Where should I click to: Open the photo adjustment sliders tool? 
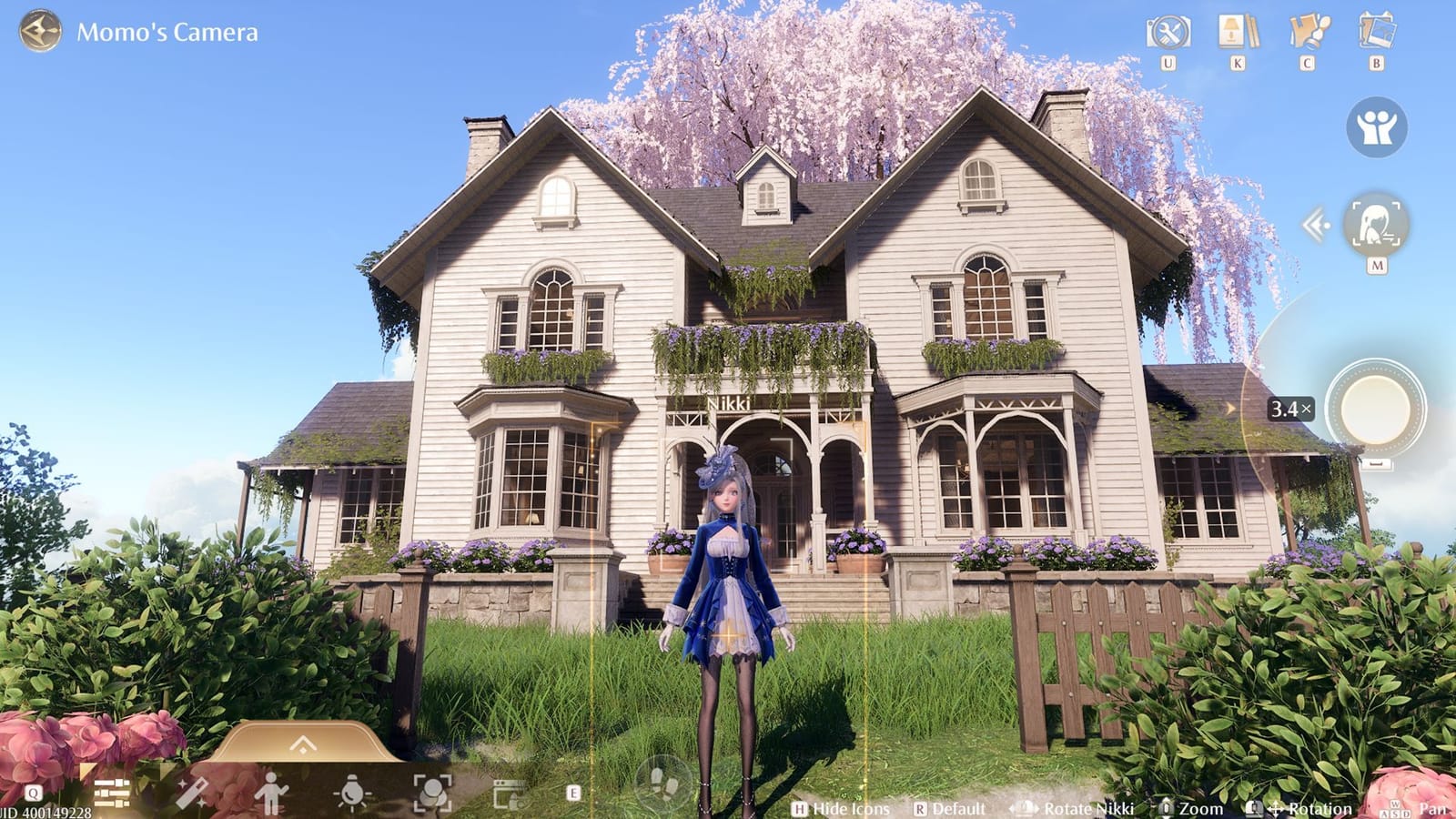click(111, 795)
